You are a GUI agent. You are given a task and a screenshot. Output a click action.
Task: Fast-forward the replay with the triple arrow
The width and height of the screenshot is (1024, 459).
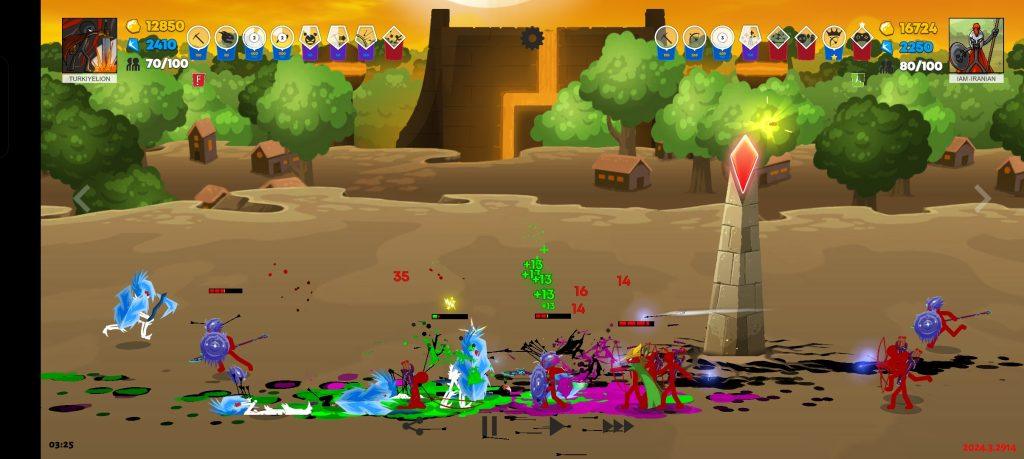coord(618,426)
